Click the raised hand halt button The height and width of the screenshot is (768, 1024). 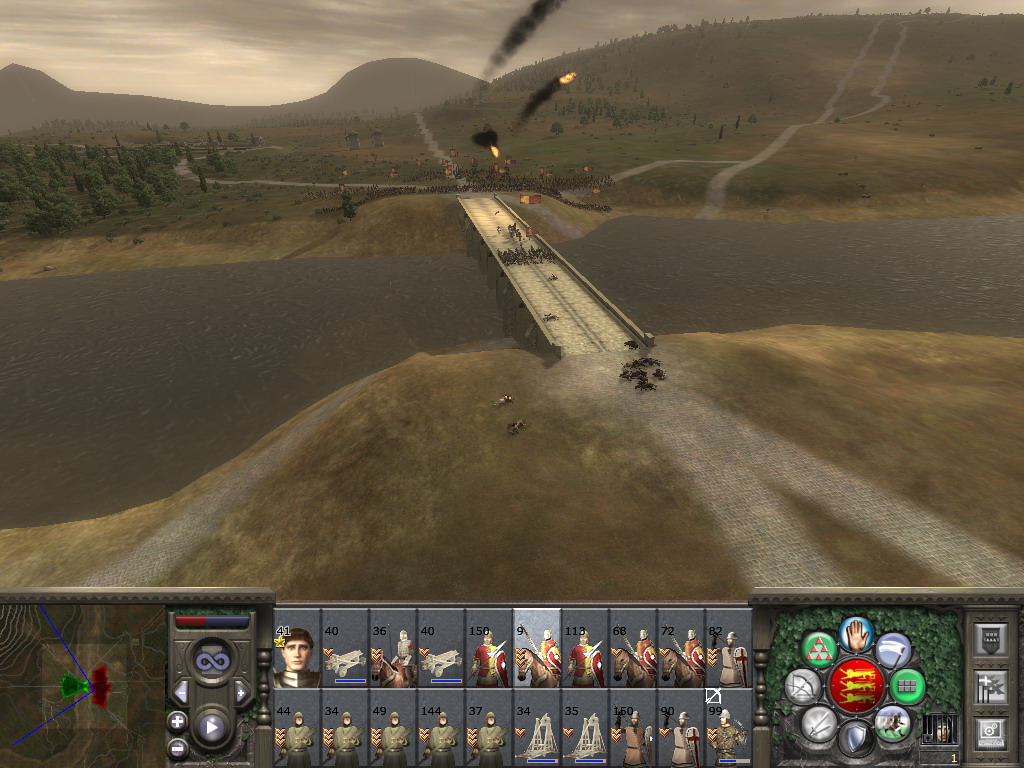coord(856,634)
